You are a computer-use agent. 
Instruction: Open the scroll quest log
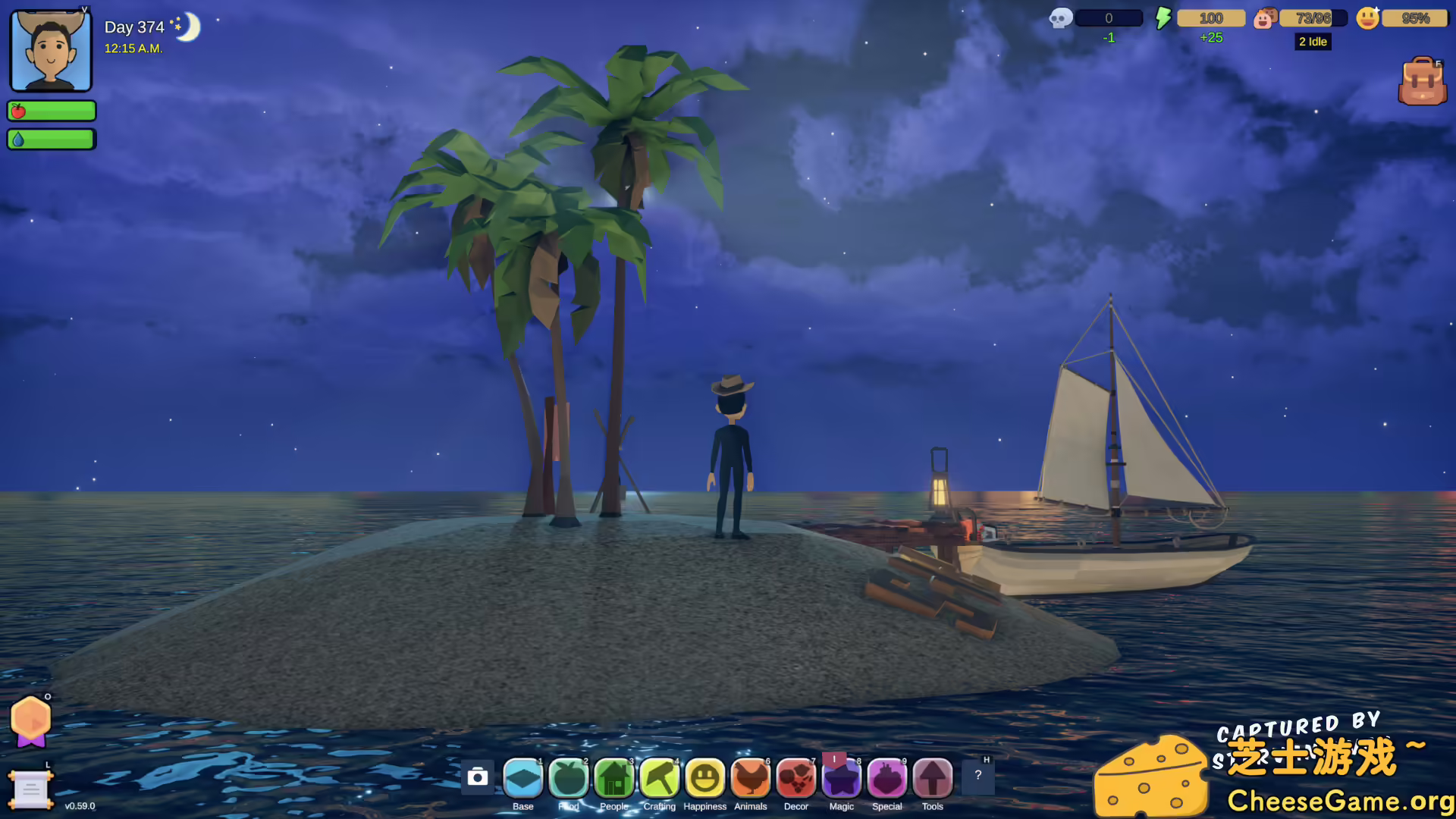pos(30,791)
